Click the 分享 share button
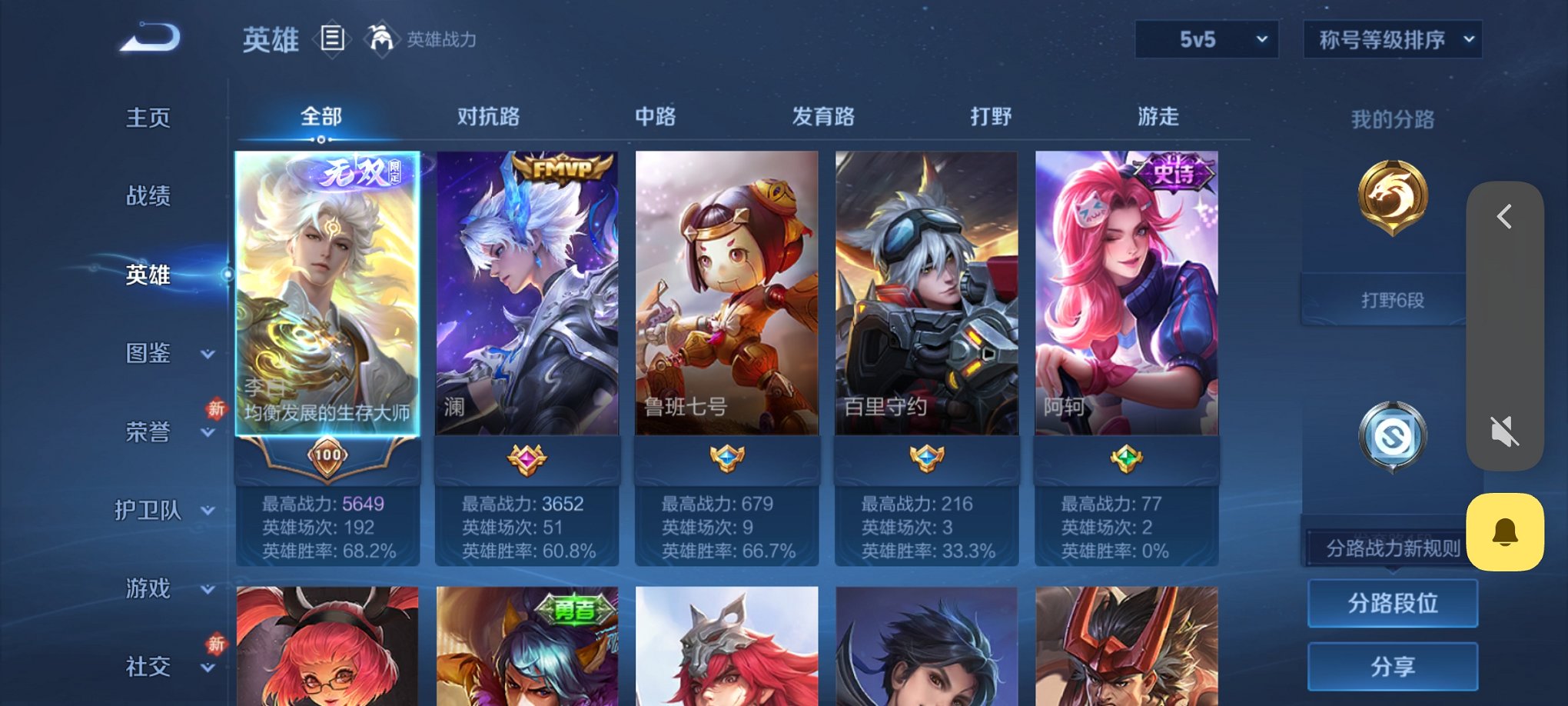The width and height of the screenshot is (1568, 706). (1393, 666)
